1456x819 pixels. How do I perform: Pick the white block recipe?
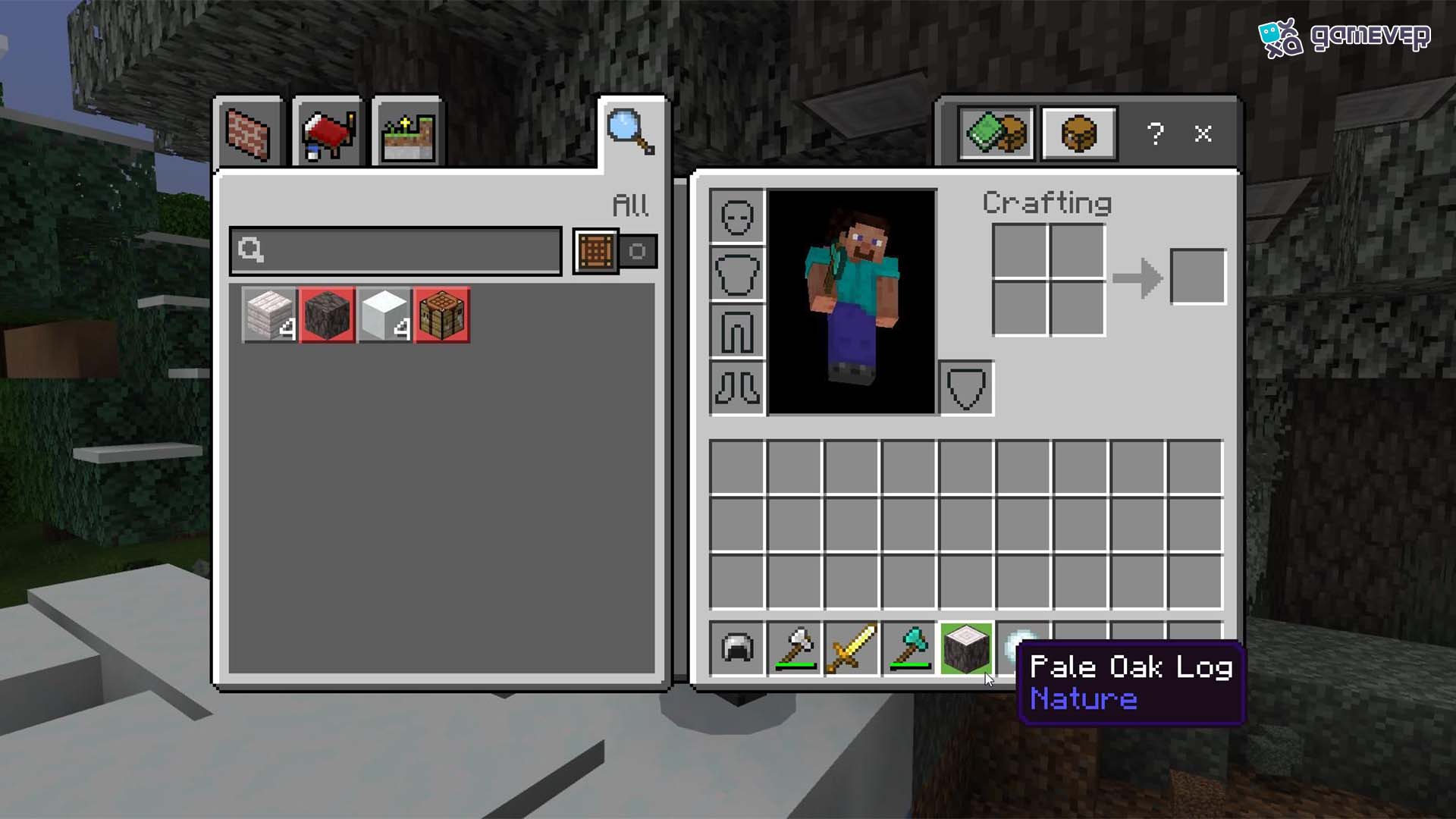click(x=385, y=315)
